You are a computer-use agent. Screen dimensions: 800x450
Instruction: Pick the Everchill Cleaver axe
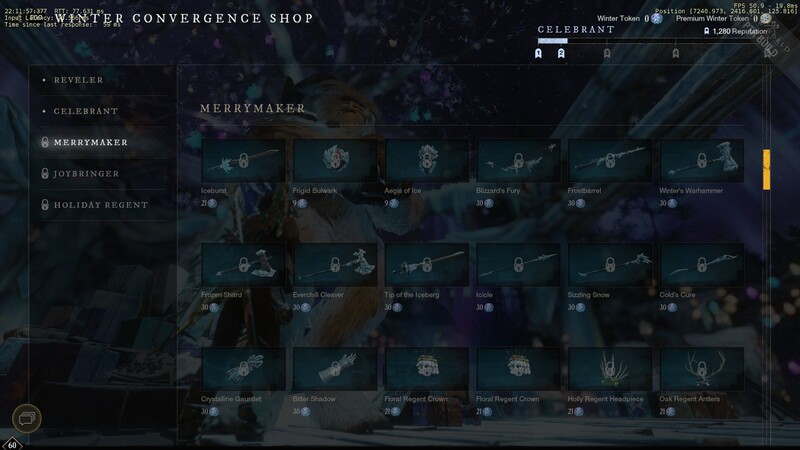[x=336, y=265]
